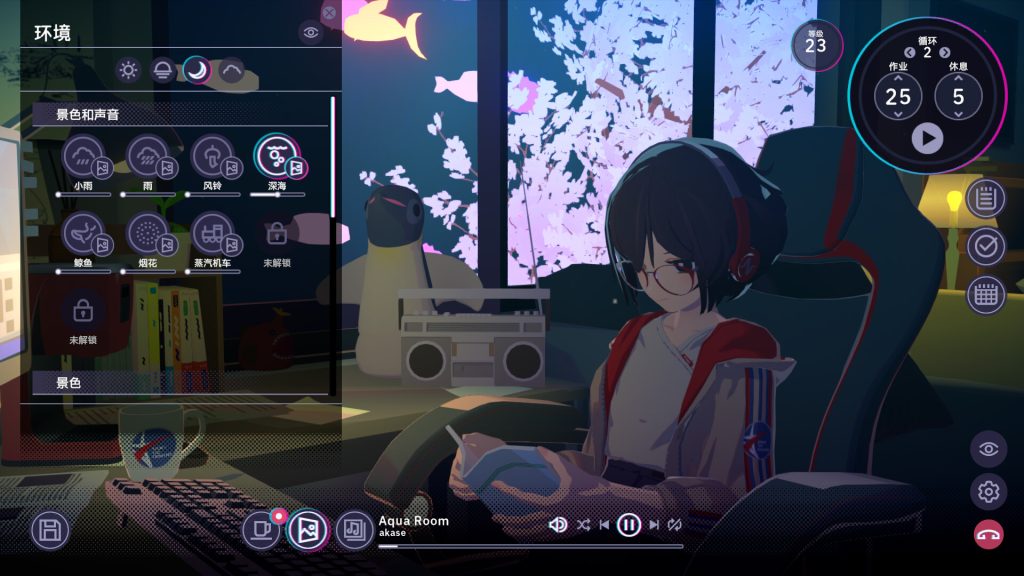Open the gear settings button
The image size is (1024, 576).
(x=988, y=491)
